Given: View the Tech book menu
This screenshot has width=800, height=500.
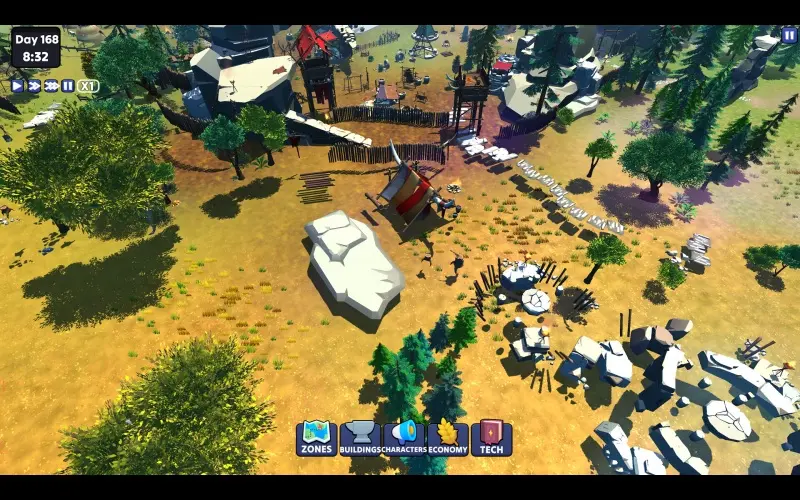Looking at the screenshot, I should click(x=491, y=437).
